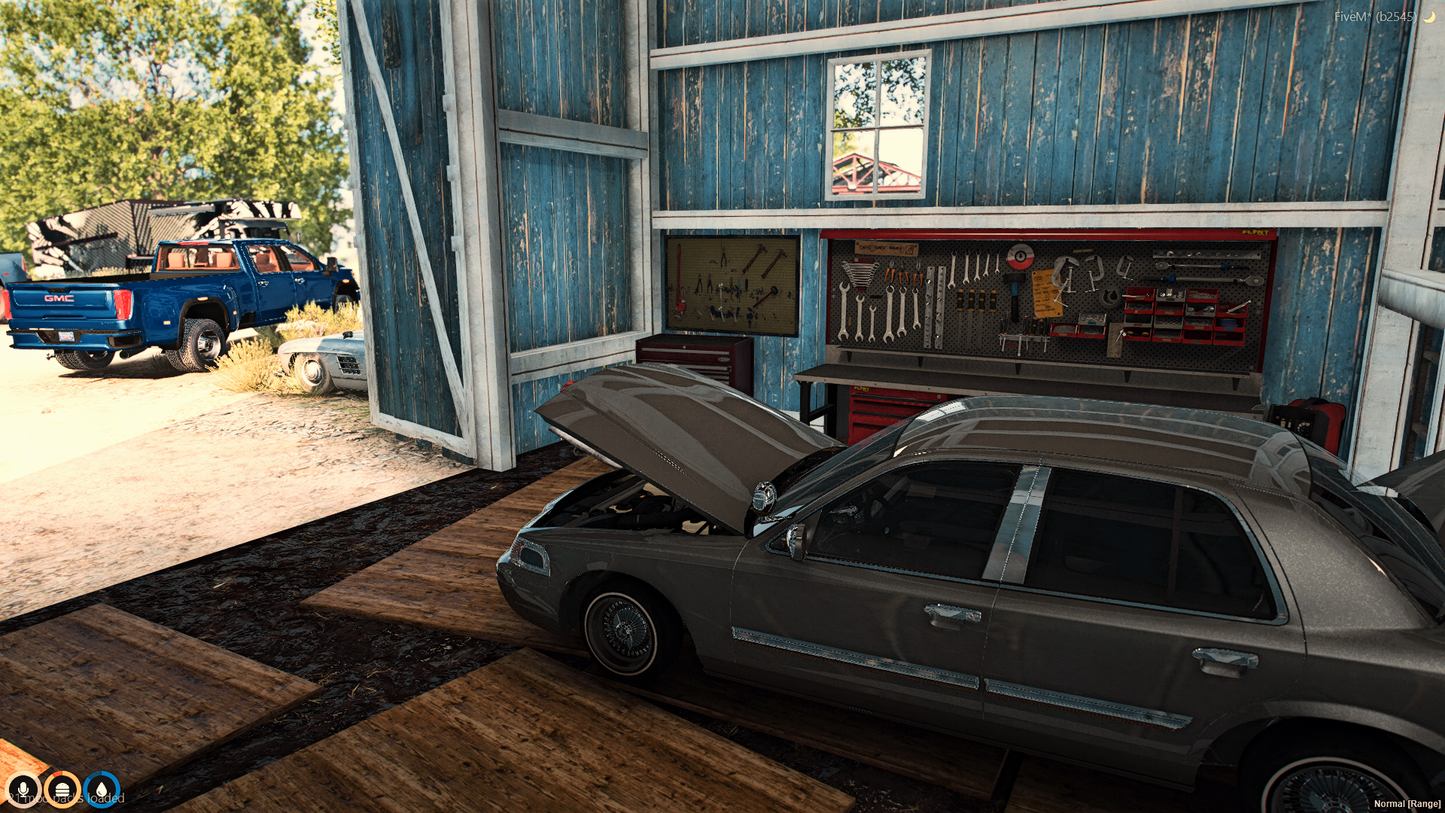Click the water drop thirst icon
This screenshot has height=813, width=1445.
coord(102,789)
